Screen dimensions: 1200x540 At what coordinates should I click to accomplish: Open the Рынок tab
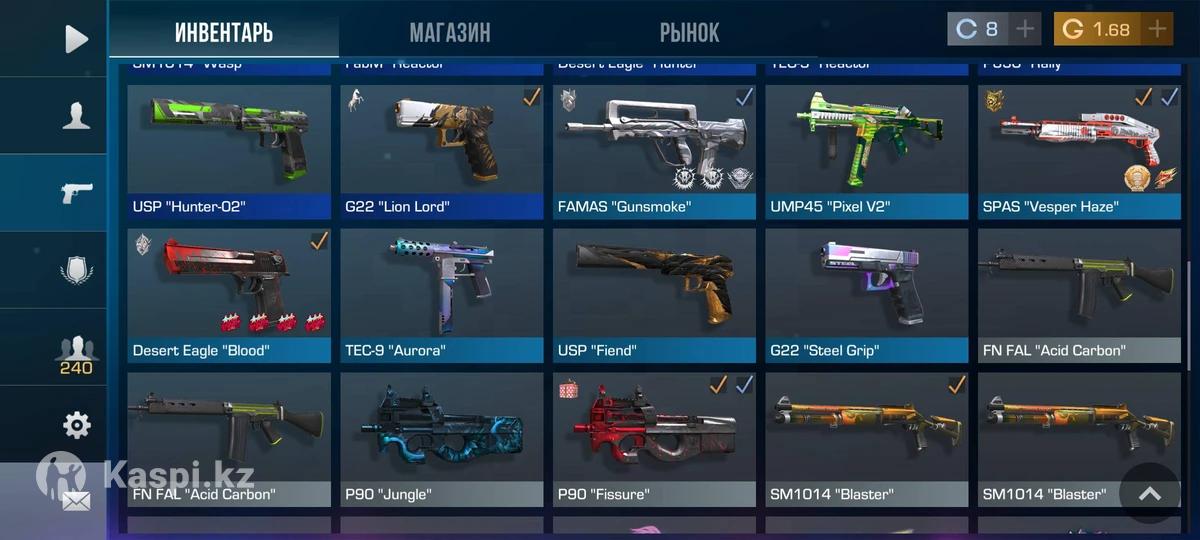[689, 32]
